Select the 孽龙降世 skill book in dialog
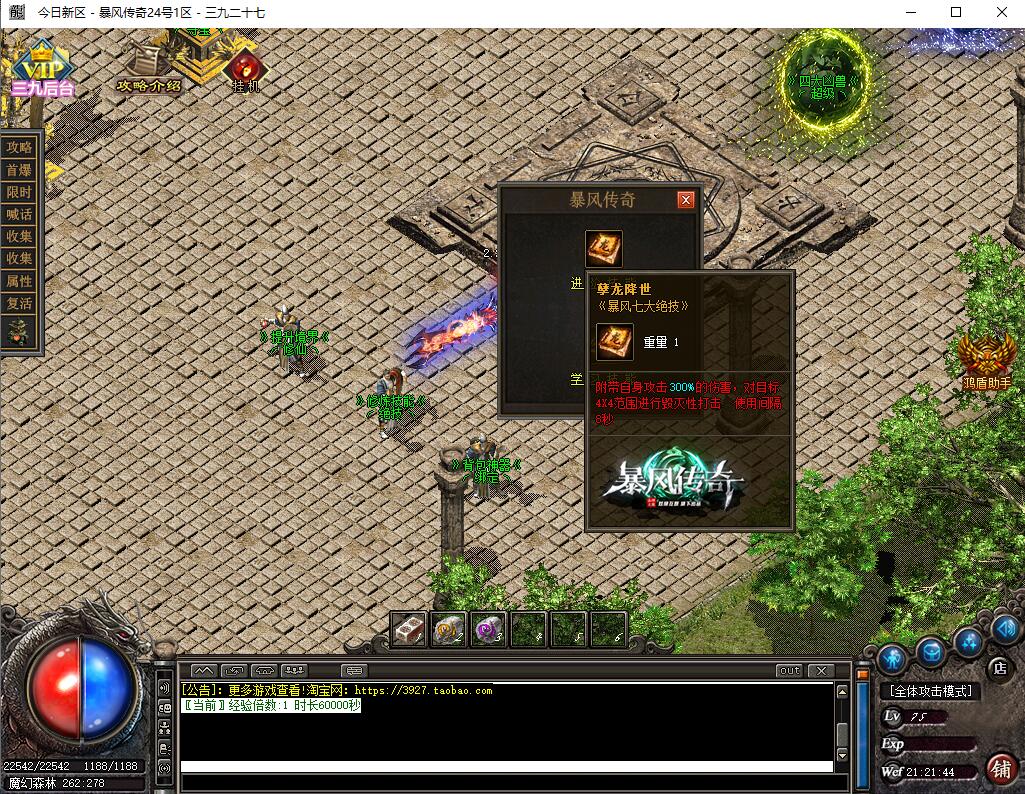The image size is (1025, 794). [604, 249]
